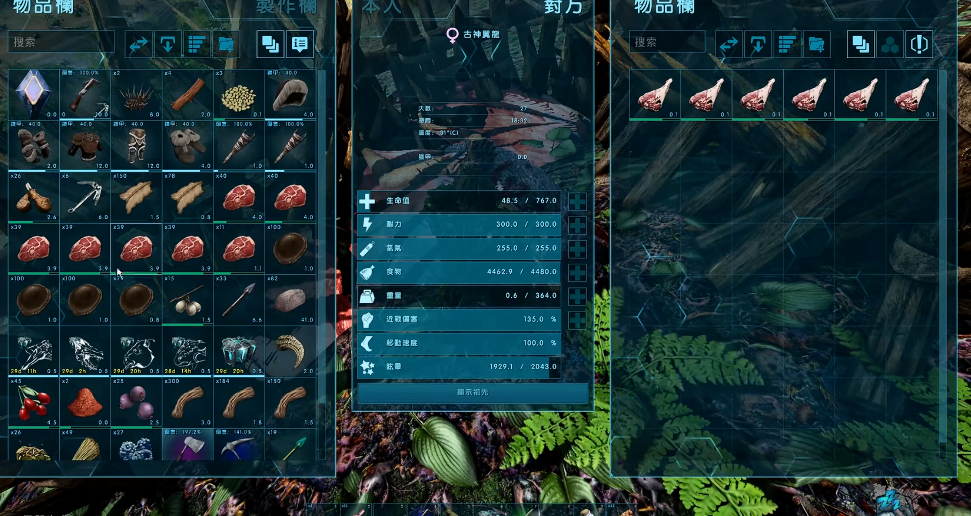Switch to the 製作欄 crafting tab
This screenshot has height=516, width=971.
pos(285,7)
